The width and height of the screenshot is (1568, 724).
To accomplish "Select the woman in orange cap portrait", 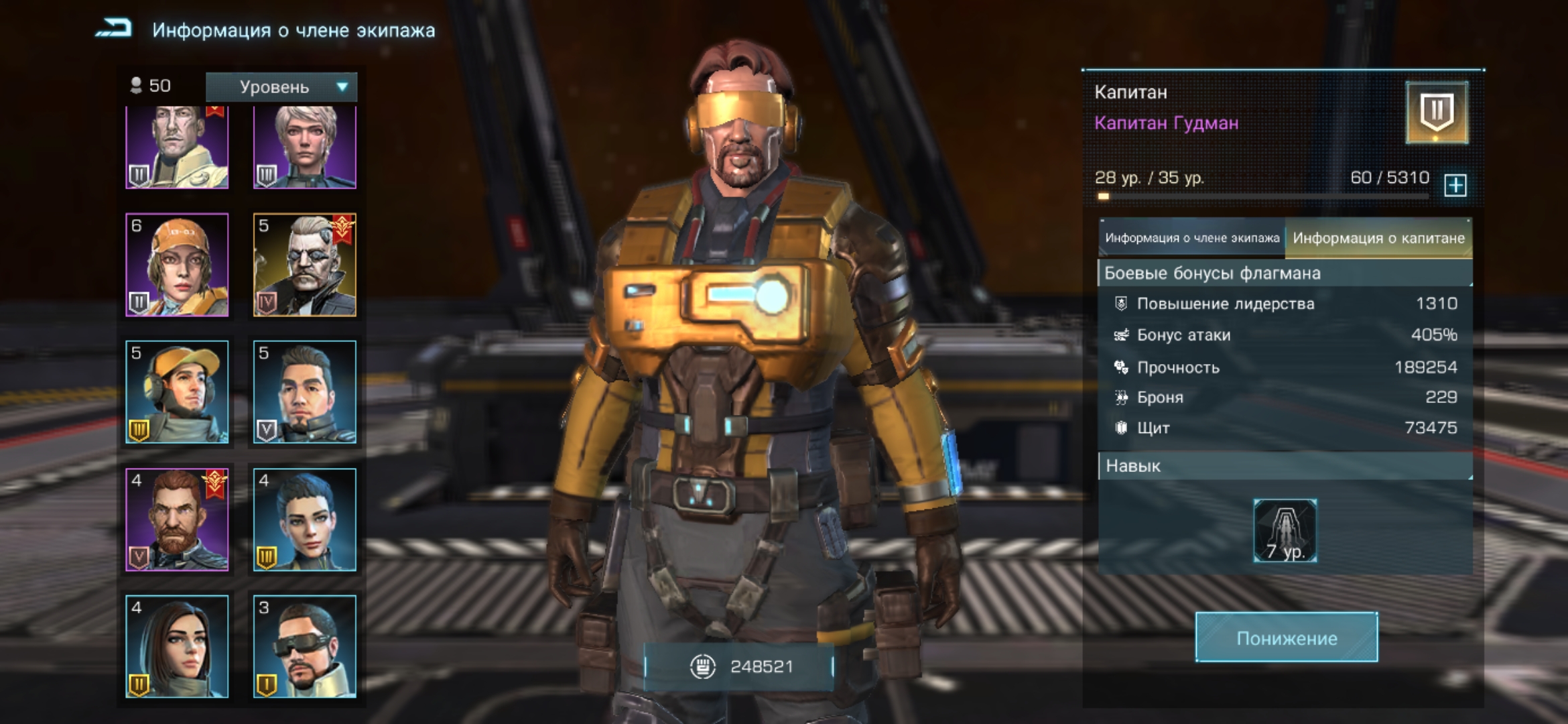I will pyautogui.click(x=177, y=264).
